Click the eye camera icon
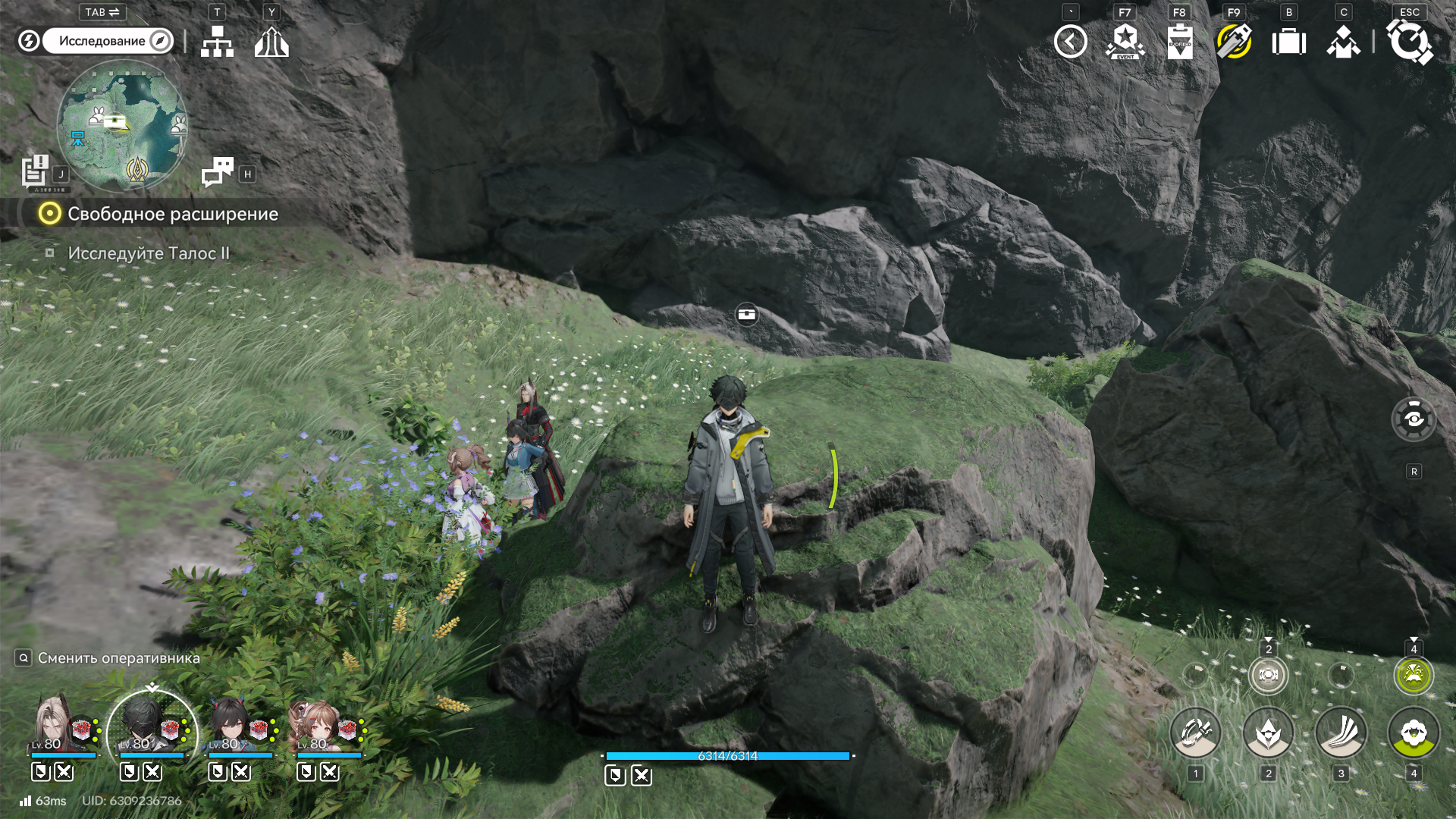This screenshot has height=819, width=1456. click(1414, 419)
